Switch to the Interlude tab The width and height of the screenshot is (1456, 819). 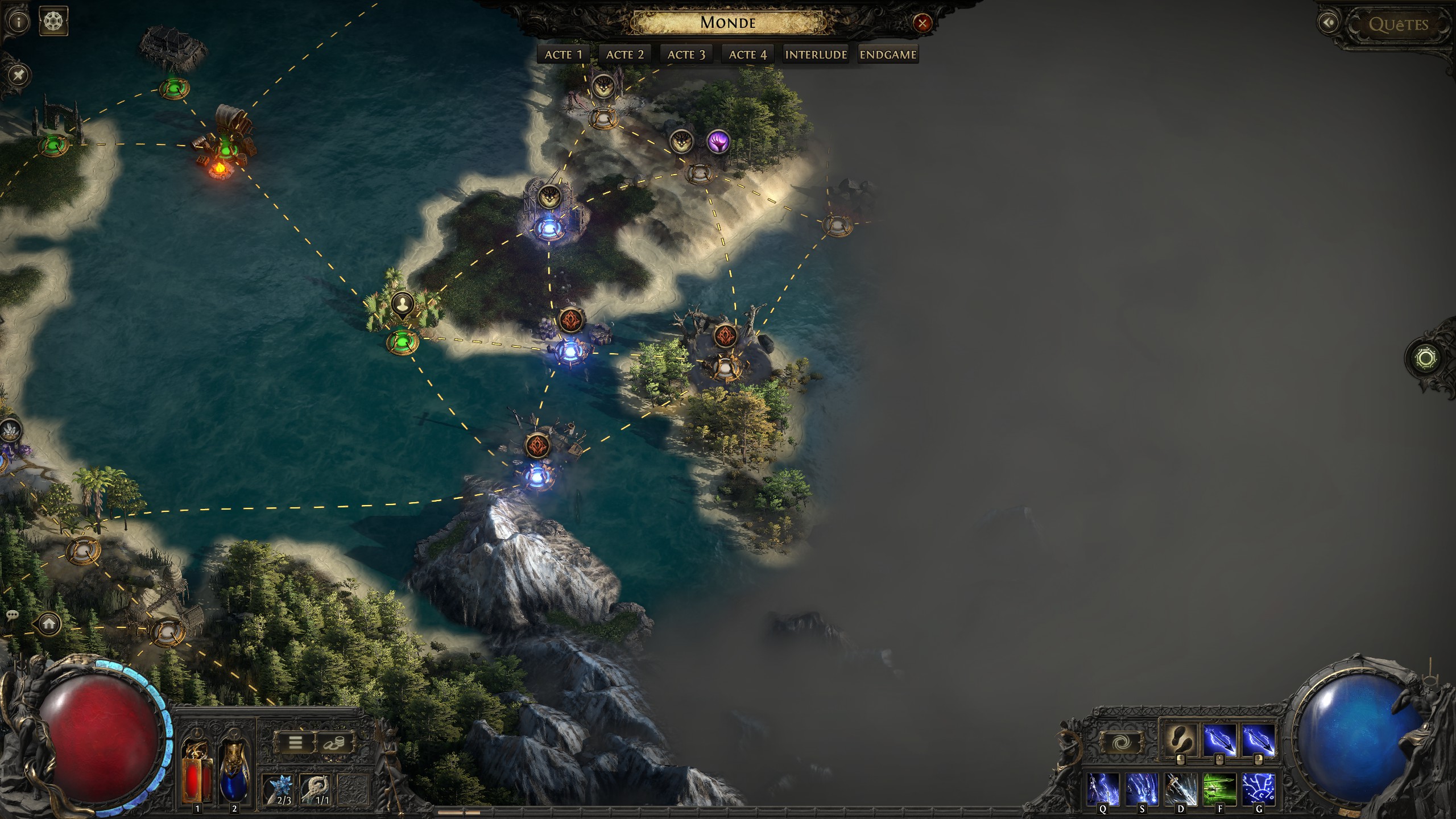click(x=816, y=55)
